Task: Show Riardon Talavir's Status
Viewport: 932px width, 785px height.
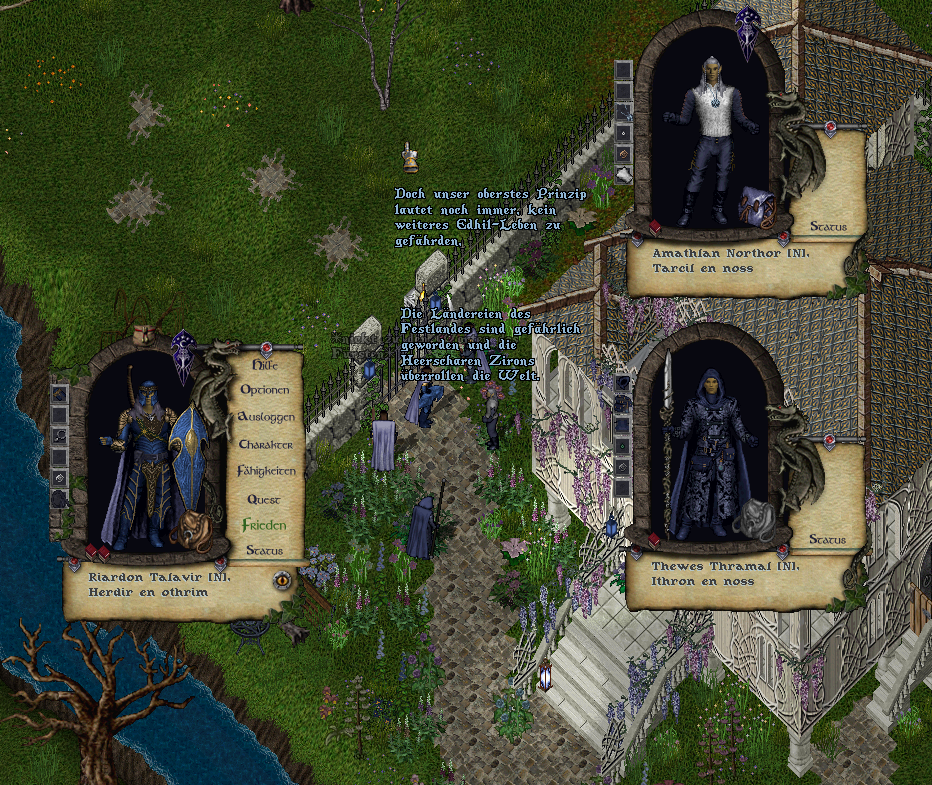Action: pos(264,550)
